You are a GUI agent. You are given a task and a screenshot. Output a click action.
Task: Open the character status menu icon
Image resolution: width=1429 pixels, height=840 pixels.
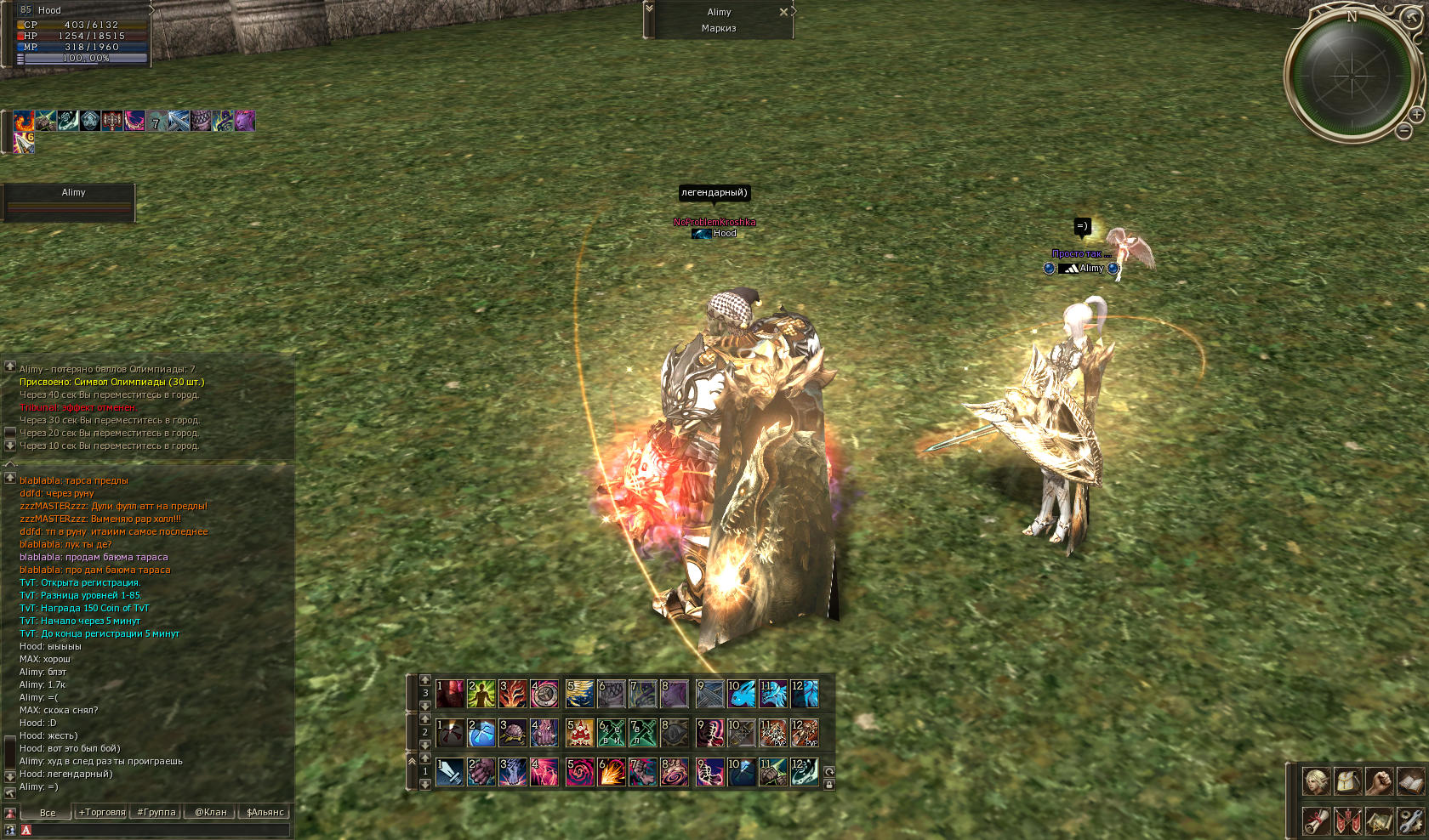(x=1316, y=780)
